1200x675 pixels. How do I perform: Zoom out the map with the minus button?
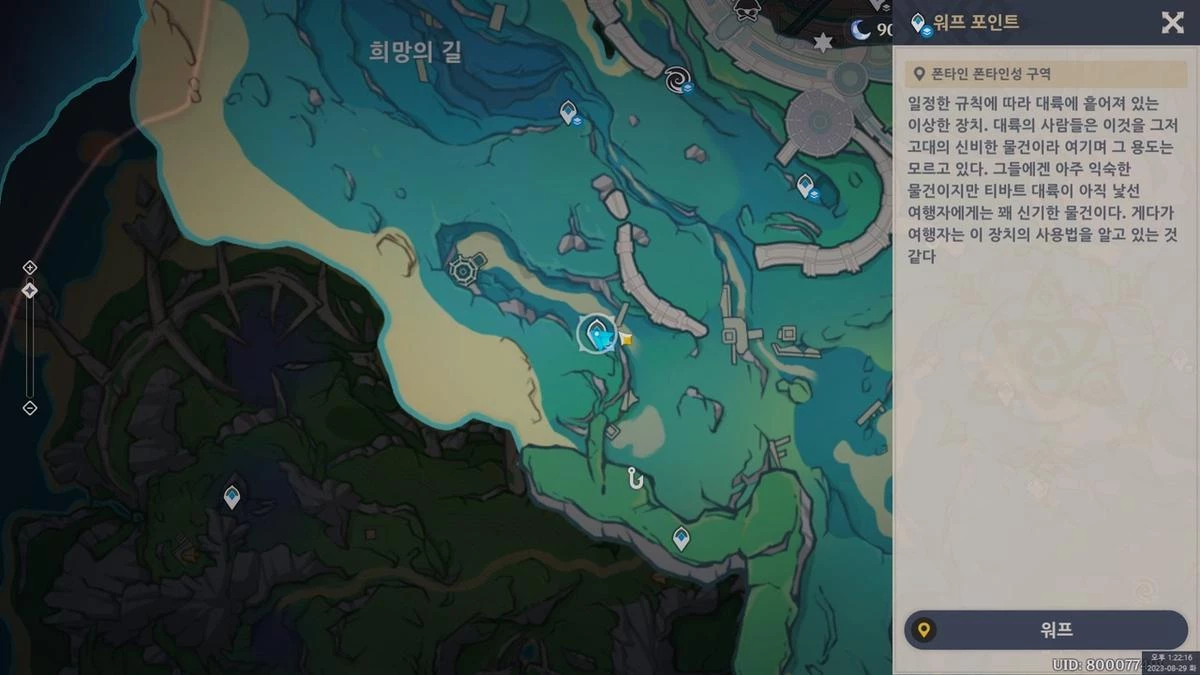29,408
